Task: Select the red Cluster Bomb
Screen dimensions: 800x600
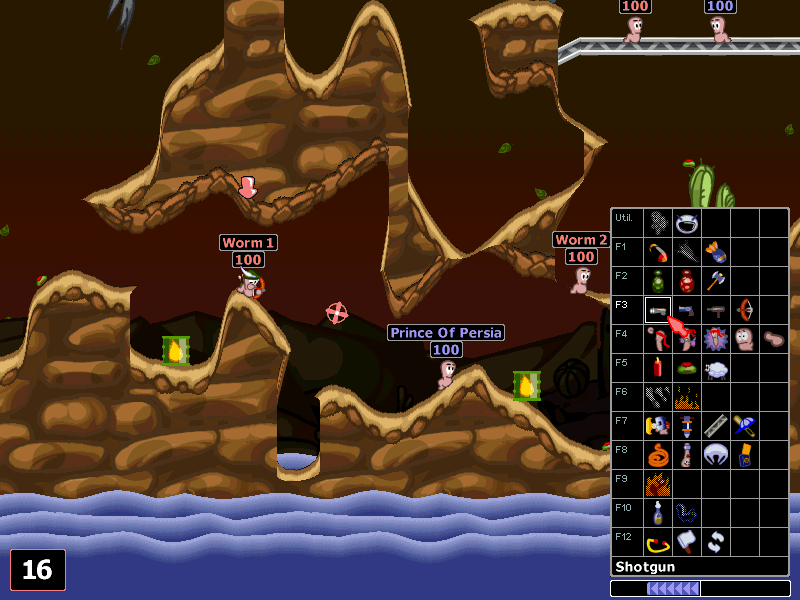Action: [686, 280]
